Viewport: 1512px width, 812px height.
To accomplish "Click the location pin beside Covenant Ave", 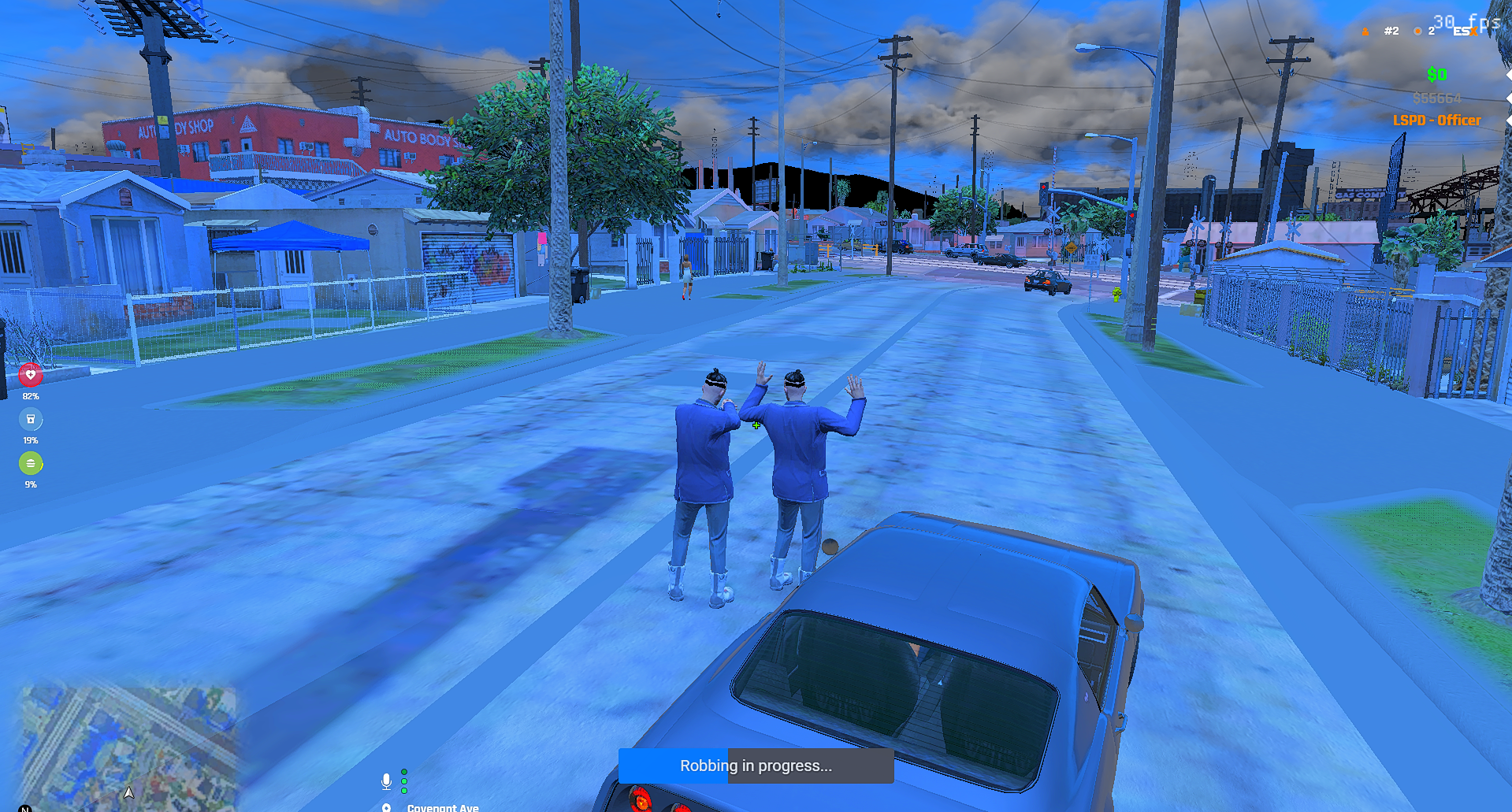I will [386, 807].
